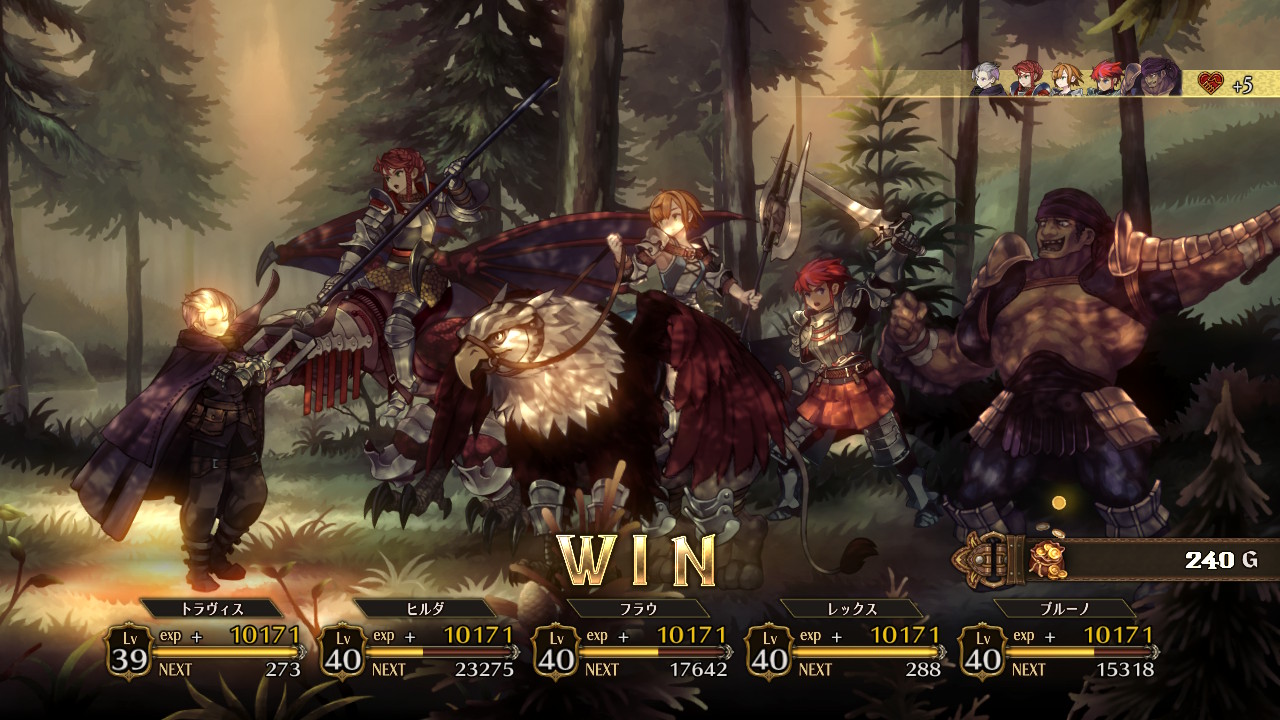The image size is (1280, 720).
Task: Select ヒルダ's experience result panel
Action: coord(420,650)
